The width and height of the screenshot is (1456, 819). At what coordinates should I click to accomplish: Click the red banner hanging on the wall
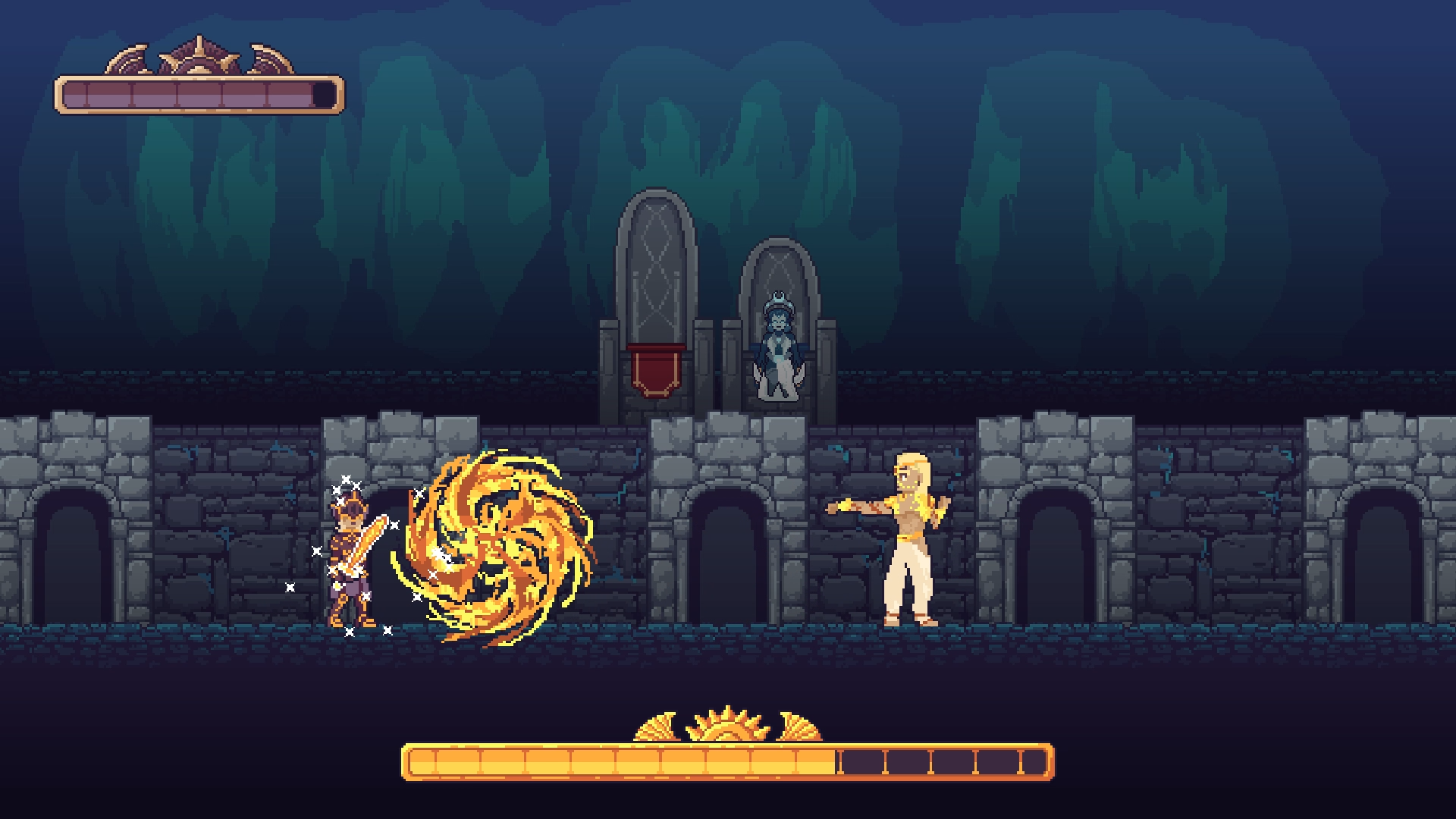pos(657,372)
